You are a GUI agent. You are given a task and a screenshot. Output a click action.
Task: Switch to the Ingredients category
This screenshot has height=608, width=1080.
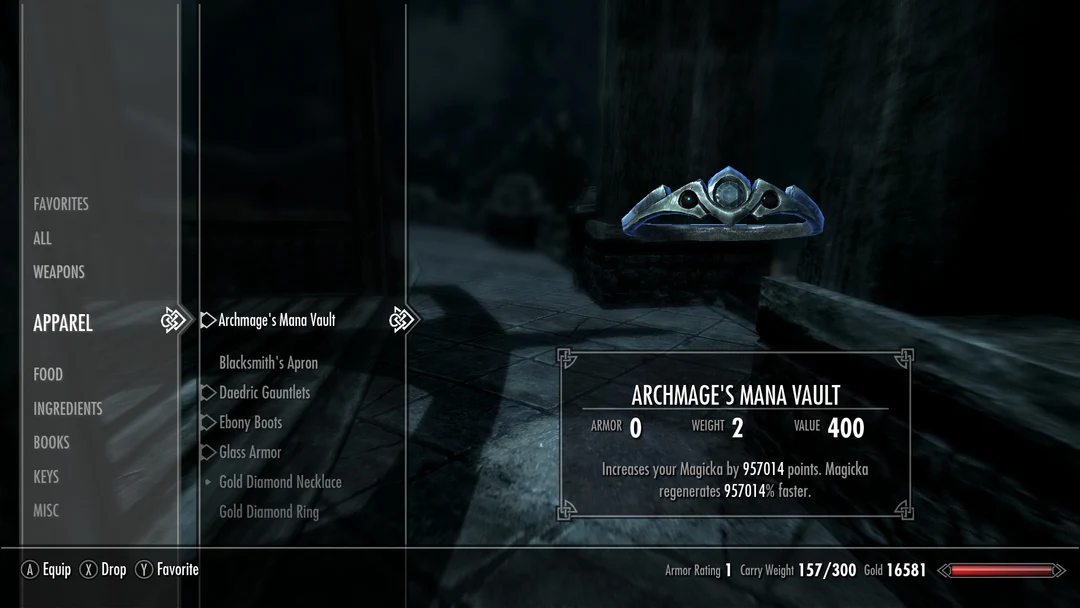[68, 408]
